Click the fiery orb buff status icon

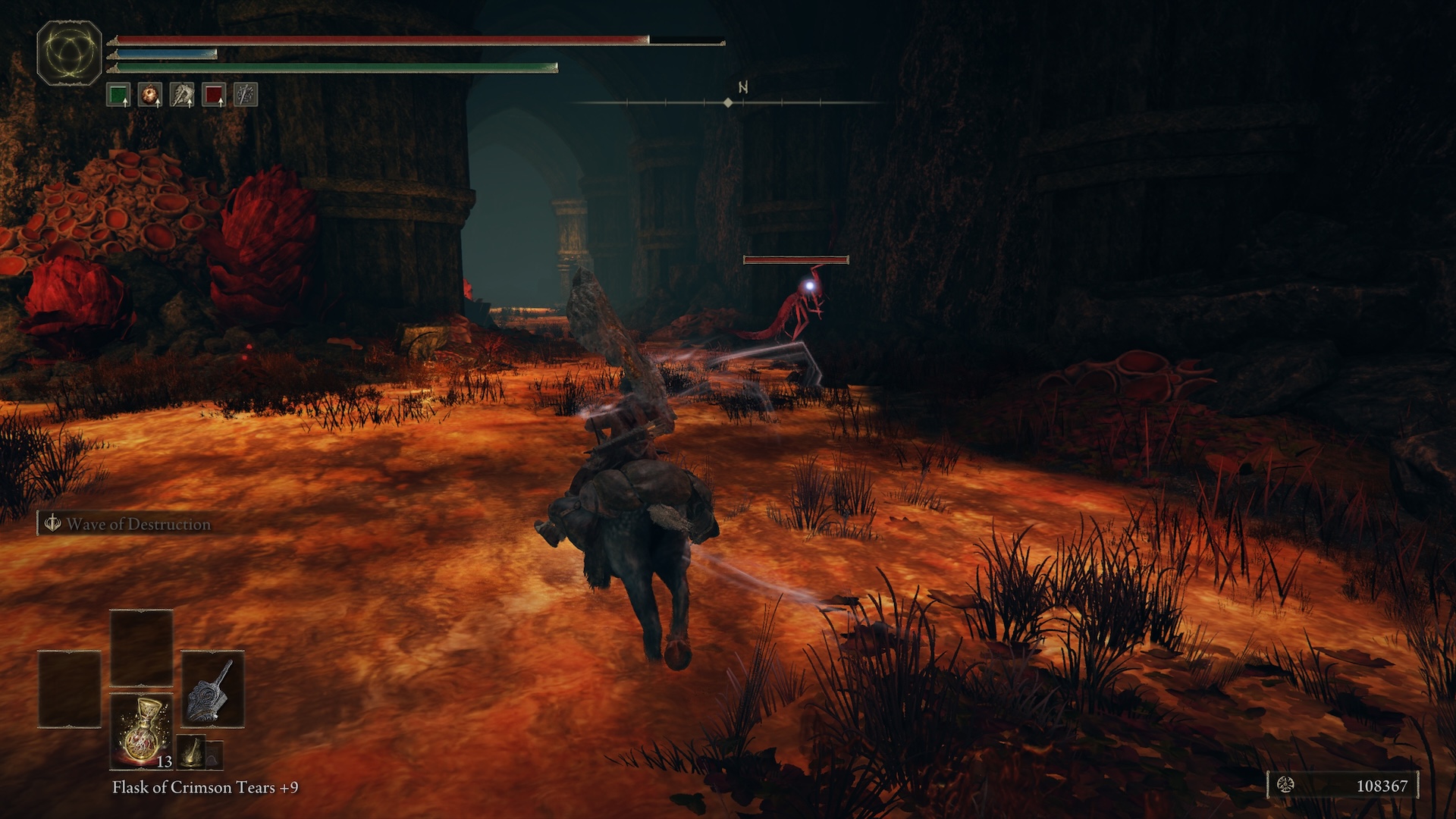pyautogui.click(x=150, y=95)
